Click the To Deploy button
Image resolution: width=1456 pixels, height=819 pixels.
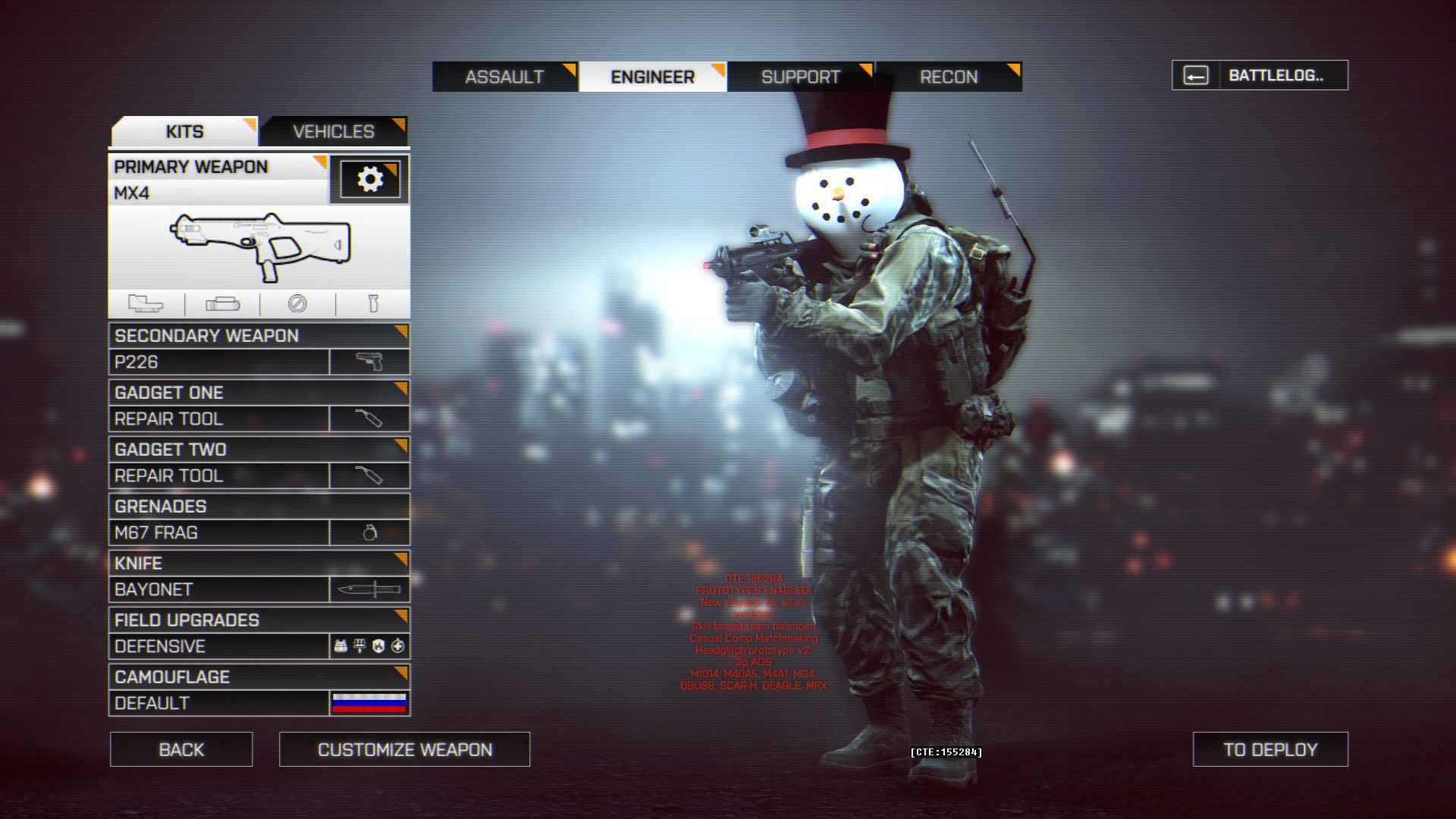pos(1270,749)
